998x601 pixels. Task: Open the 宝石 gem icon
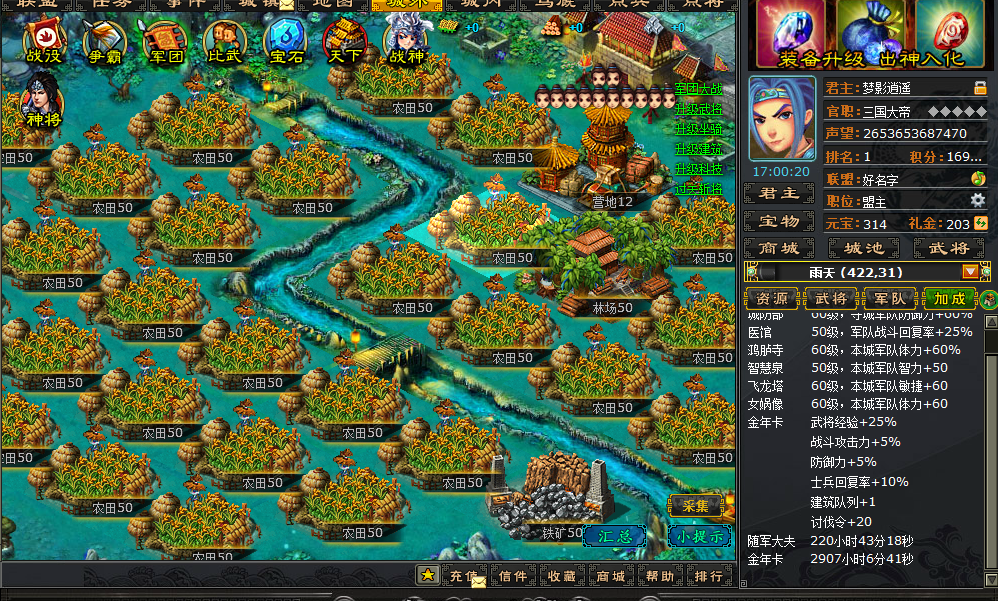click(x=284, y=43)
